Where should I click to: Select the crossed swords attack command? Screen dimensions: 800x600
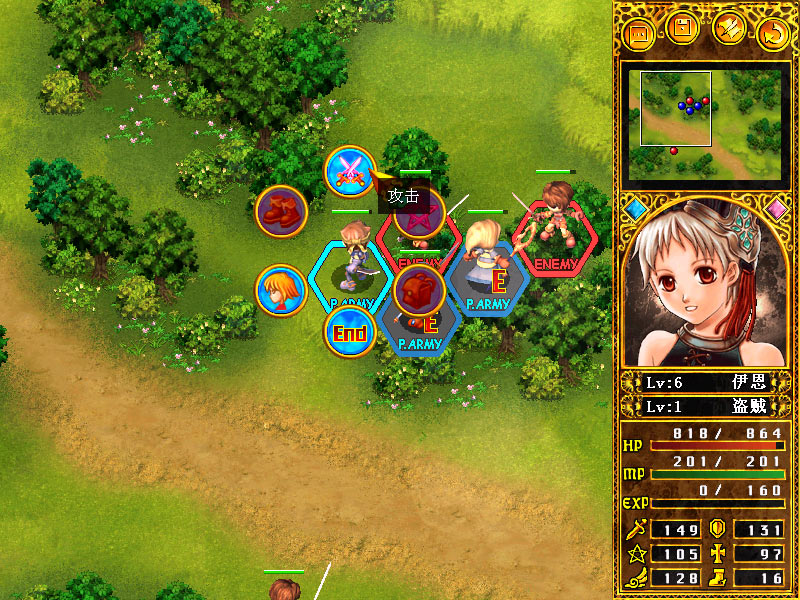coord(349,171)
